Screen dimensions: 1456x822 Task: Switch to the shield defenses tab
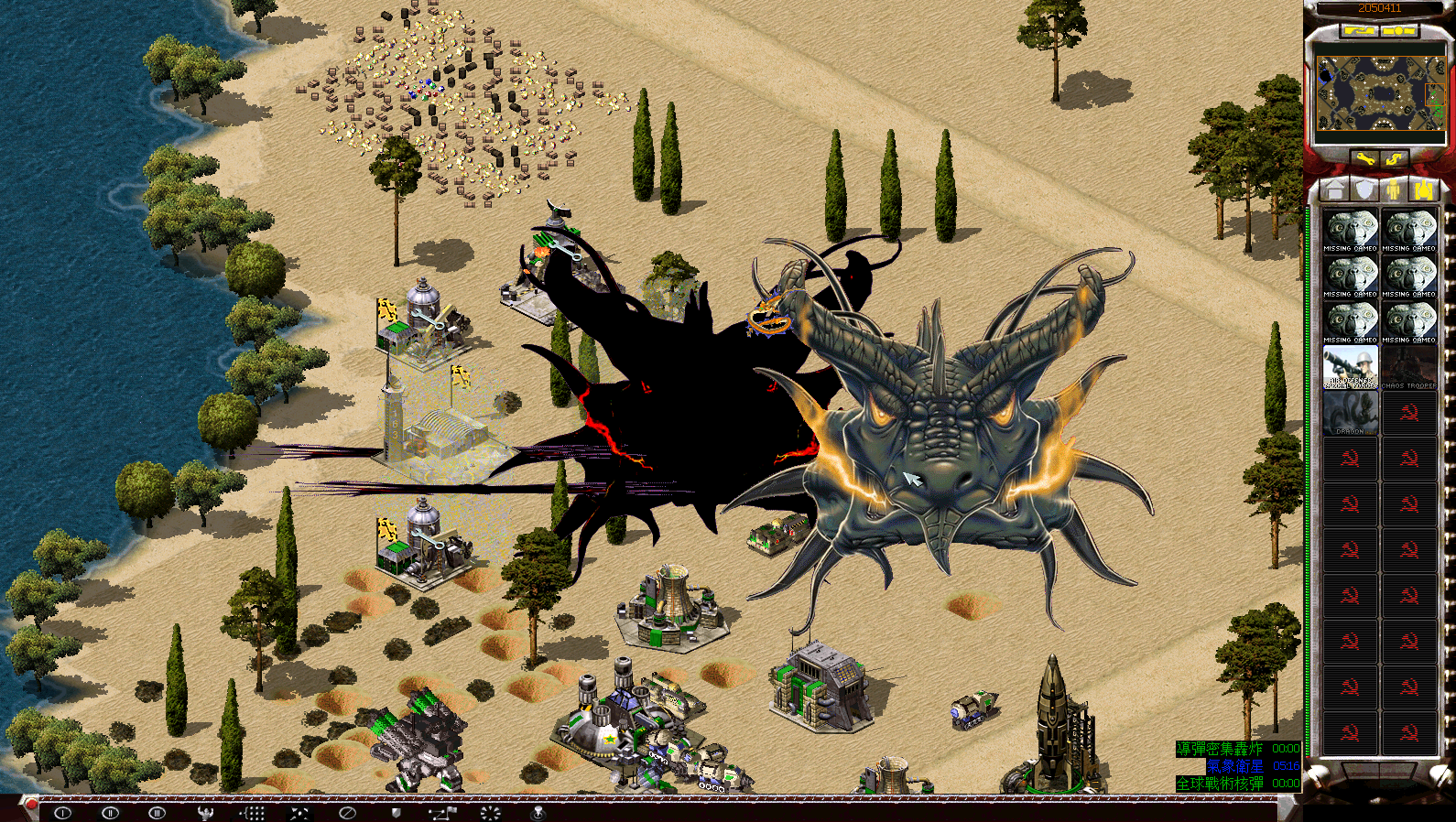[1364, 189]
